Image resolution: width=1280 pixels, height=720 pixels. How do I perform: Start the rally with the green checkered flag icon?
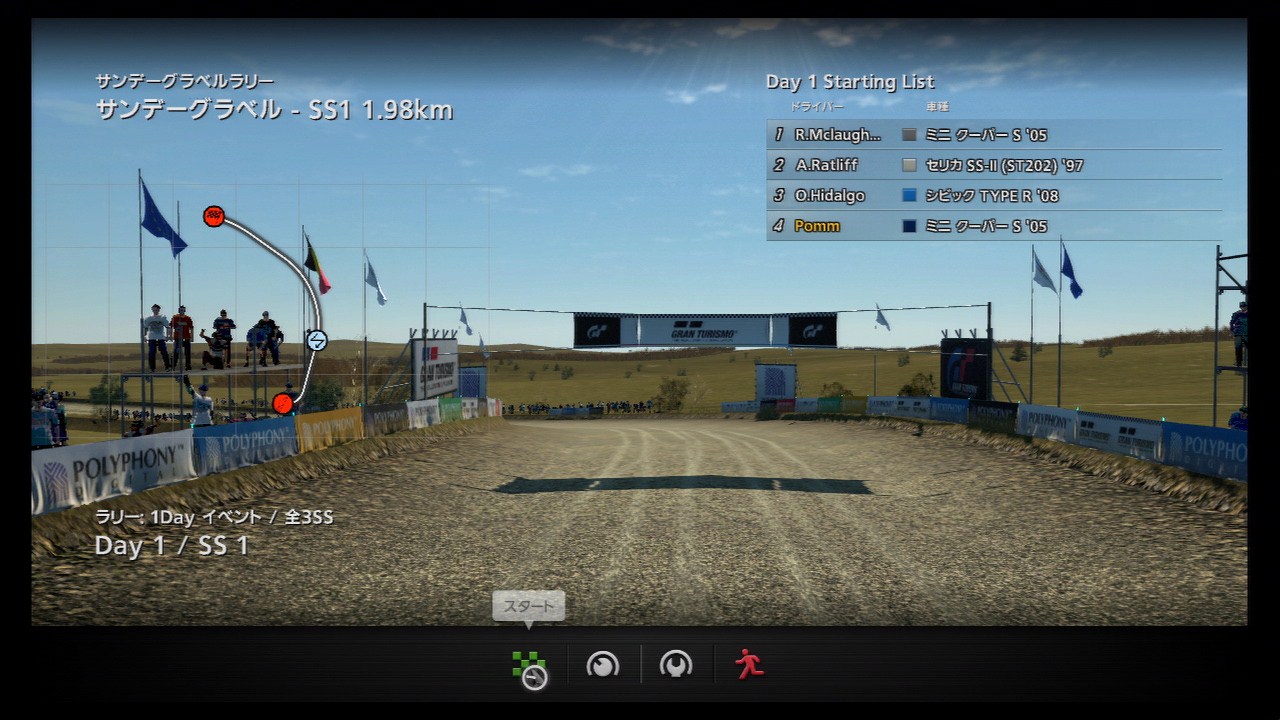[x=529, y=667]
